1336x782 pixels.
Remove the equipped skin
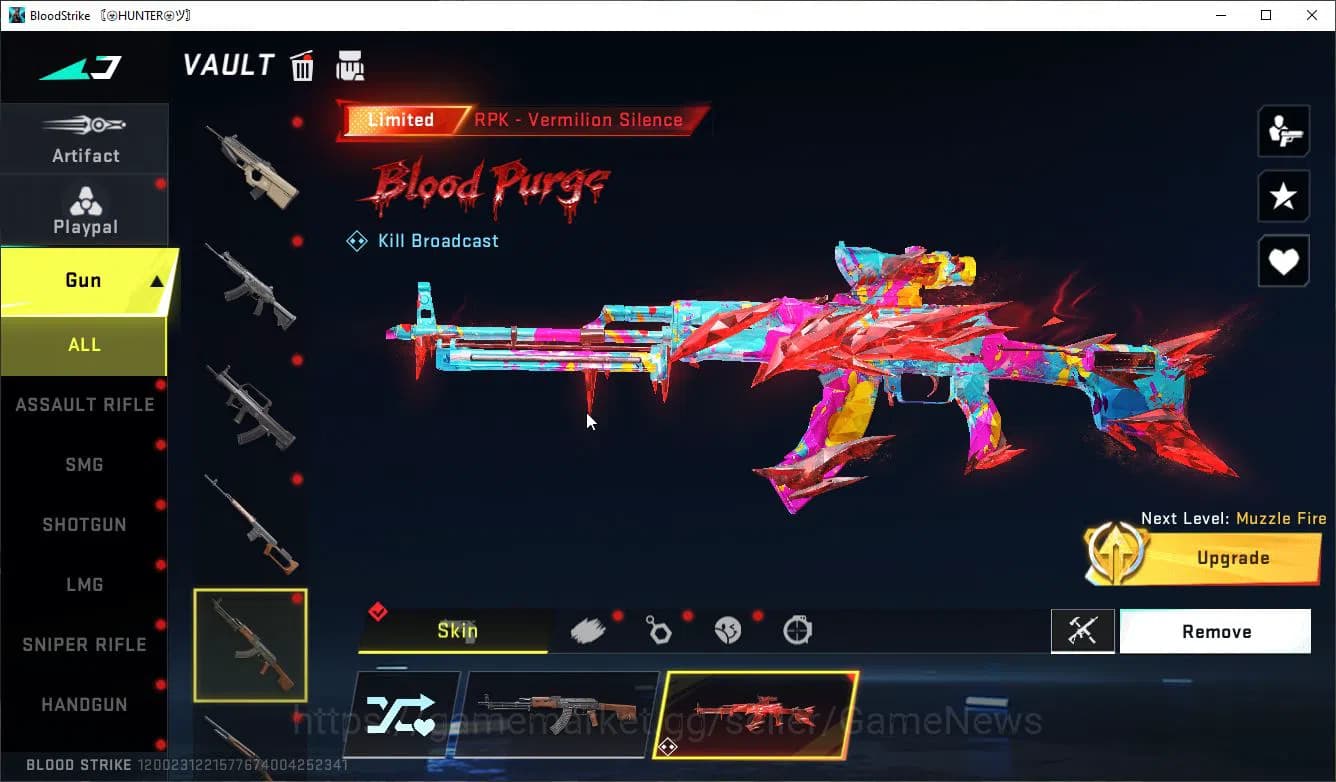coord(1215,632)
